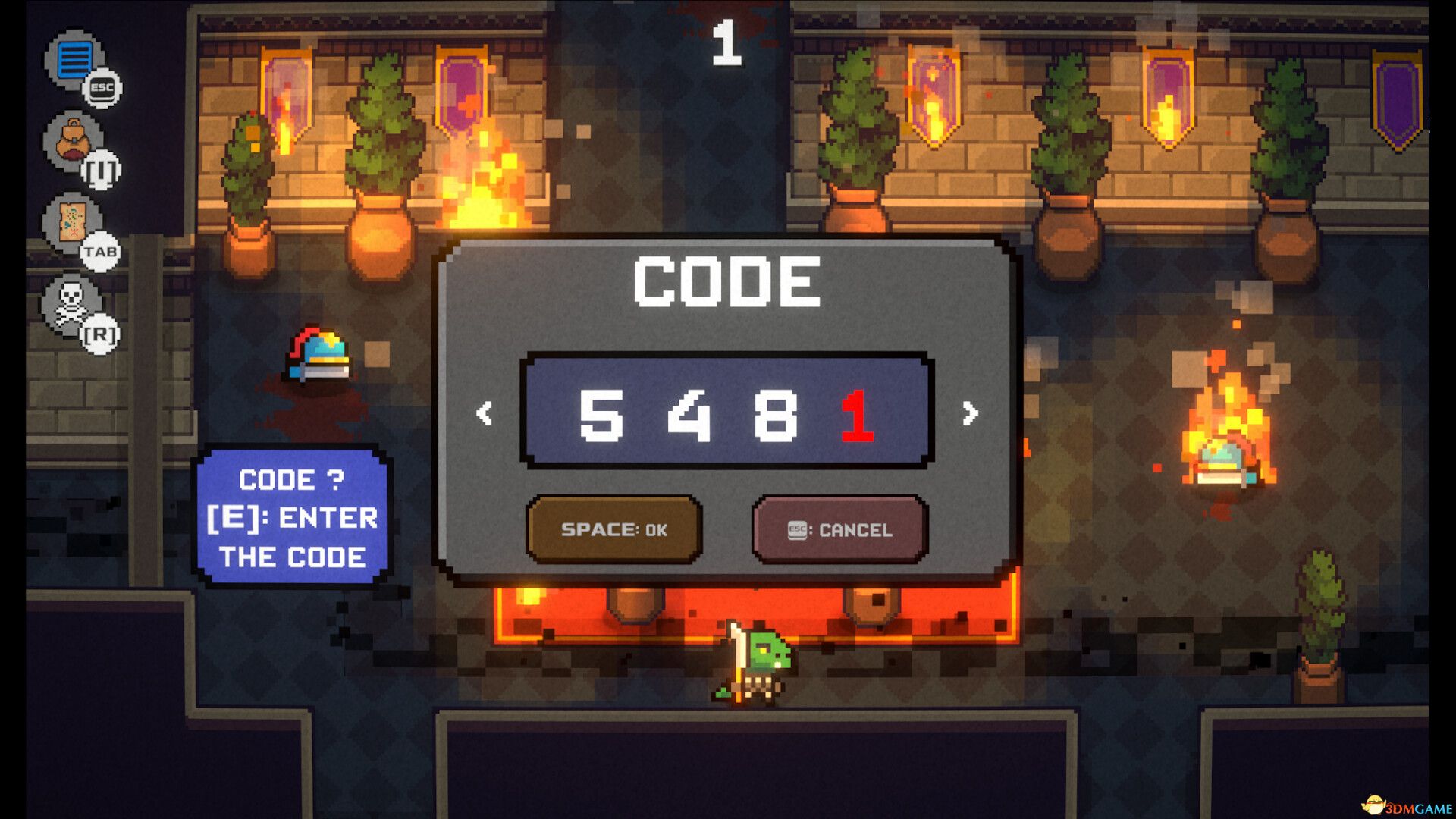Select the digit 8 in the code
The image size is (1456, 819).
[774, 415]
